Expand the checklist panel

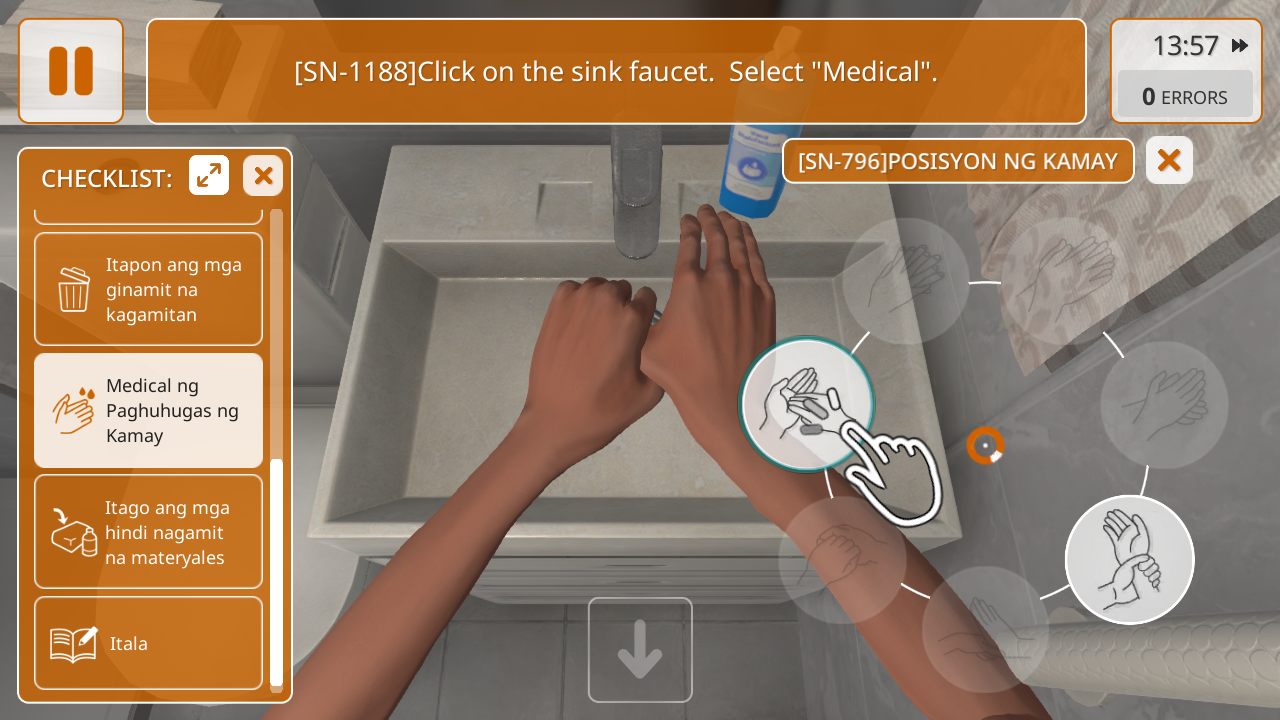[x=209, y=176]
